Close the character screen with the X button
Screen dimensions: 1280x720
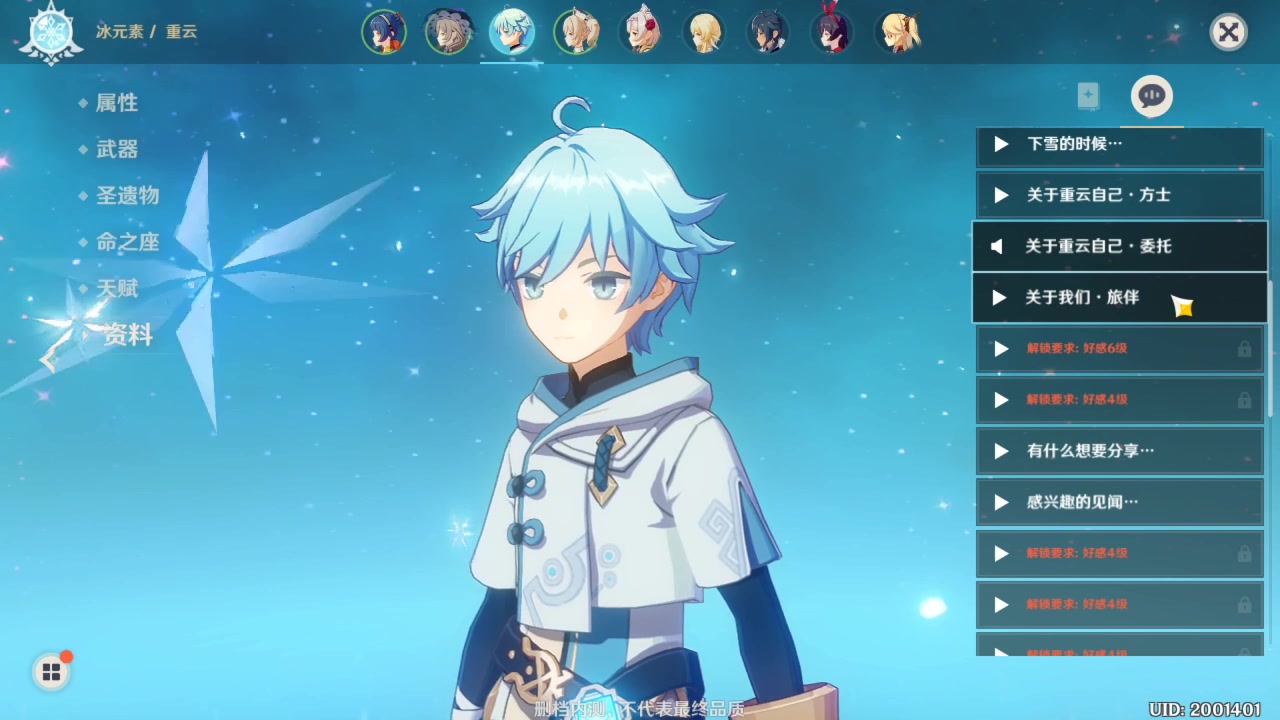point(1228,32)
